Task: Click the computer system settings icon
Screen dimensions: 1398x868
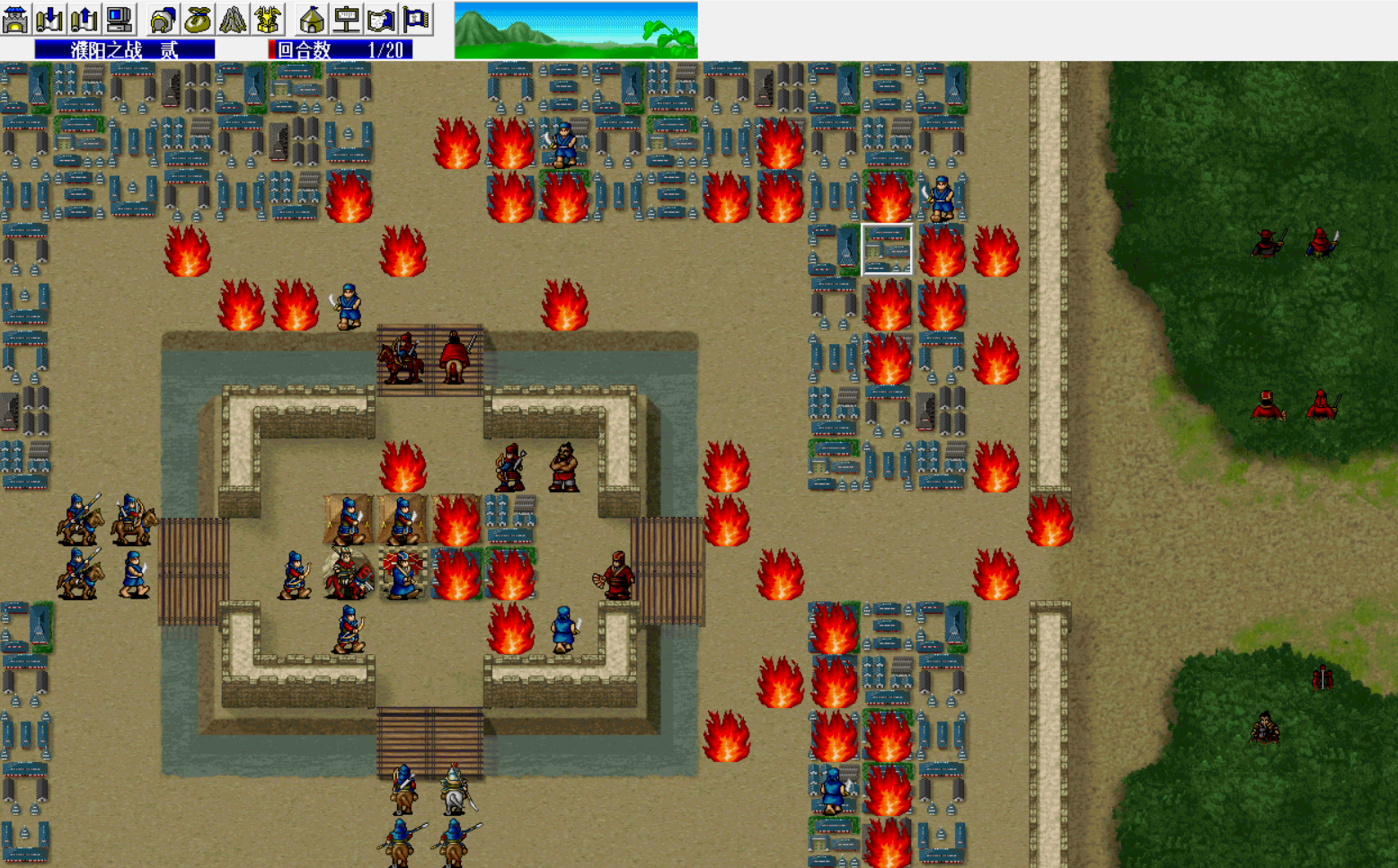Action: tap(119, 19)
